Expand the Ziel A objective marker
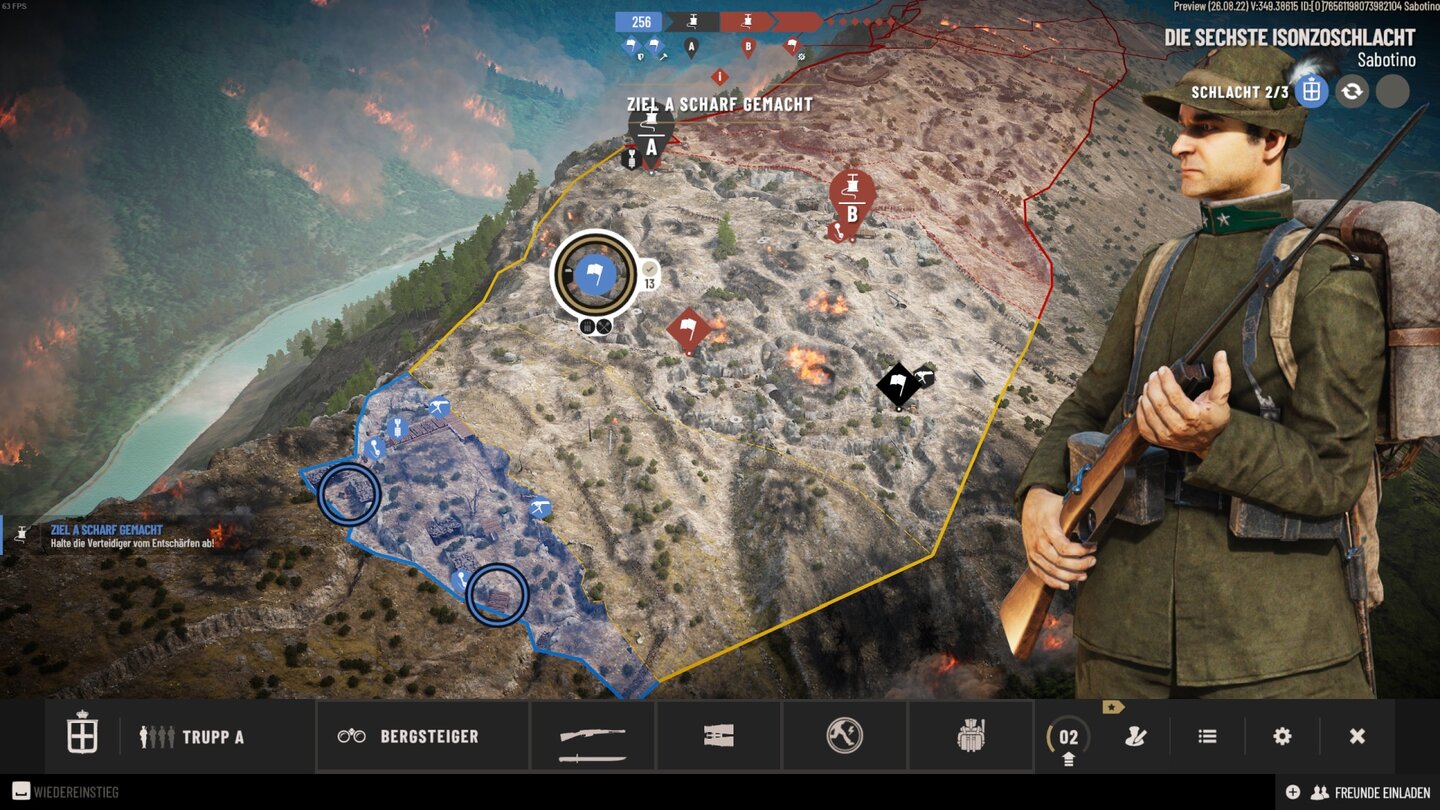Screen dimensions: 1440x810 click(x=652, y=134)
